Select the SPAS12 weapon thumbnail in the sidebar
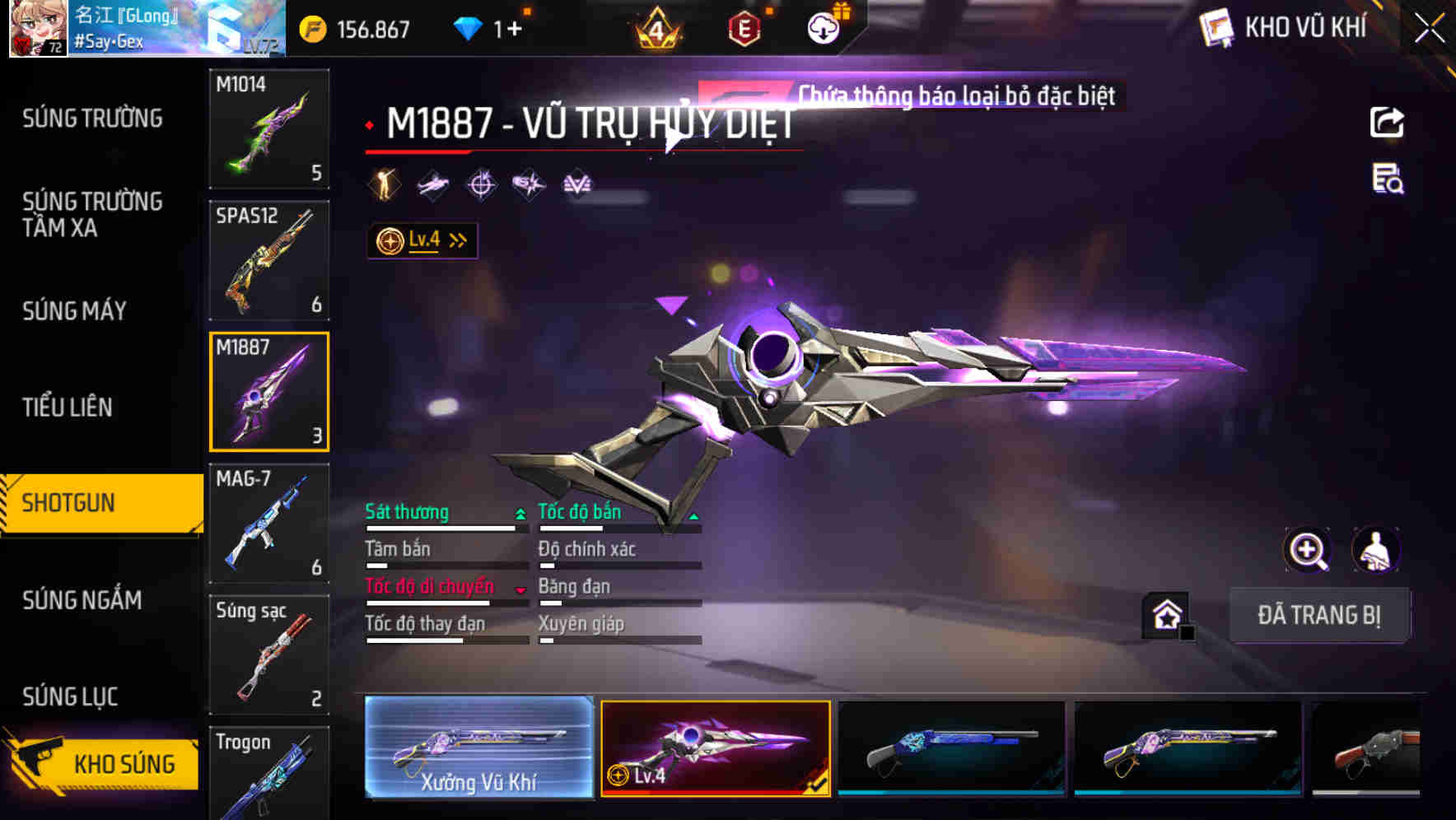The height and width of the screenshot is (820, 1456). [269, 259]
